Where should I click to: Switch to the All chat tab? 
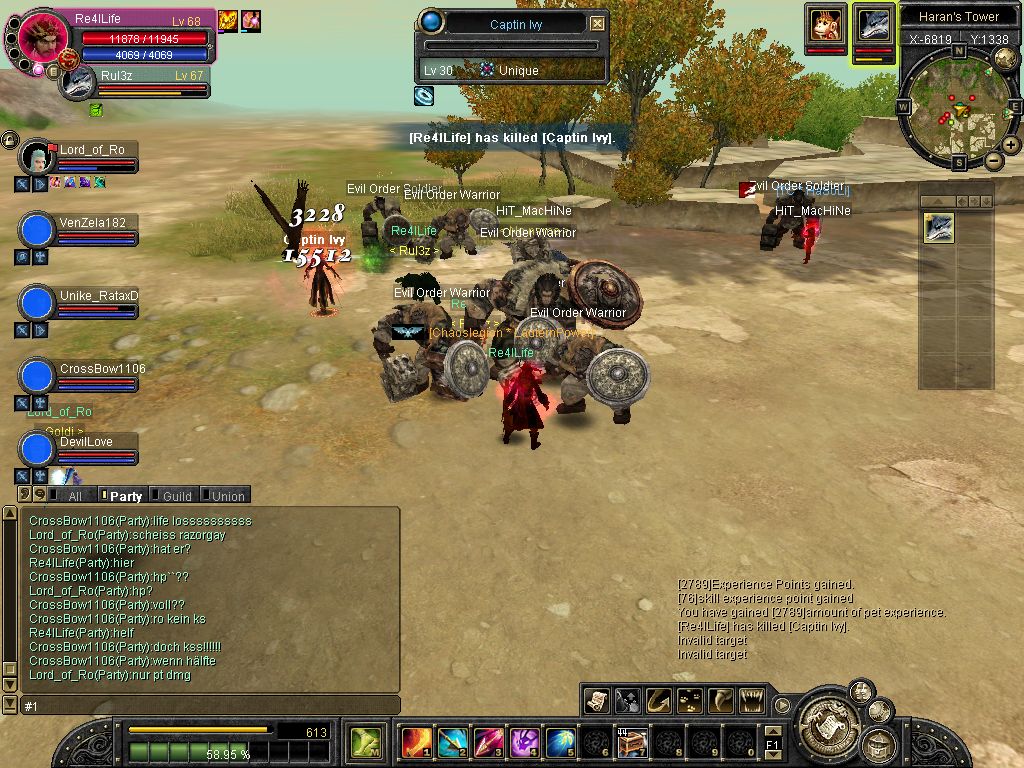pos(70,495)
